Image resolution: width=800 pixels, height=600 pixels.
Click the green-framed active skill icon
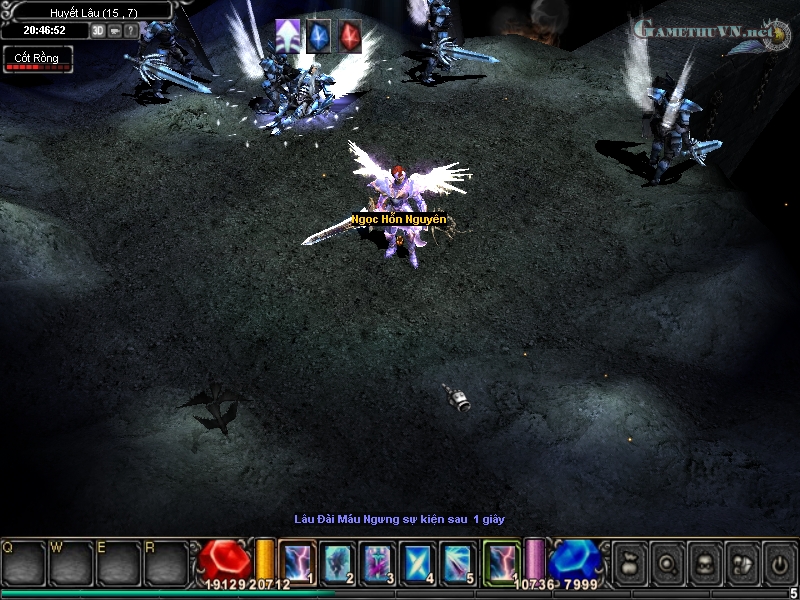(502, 562)
